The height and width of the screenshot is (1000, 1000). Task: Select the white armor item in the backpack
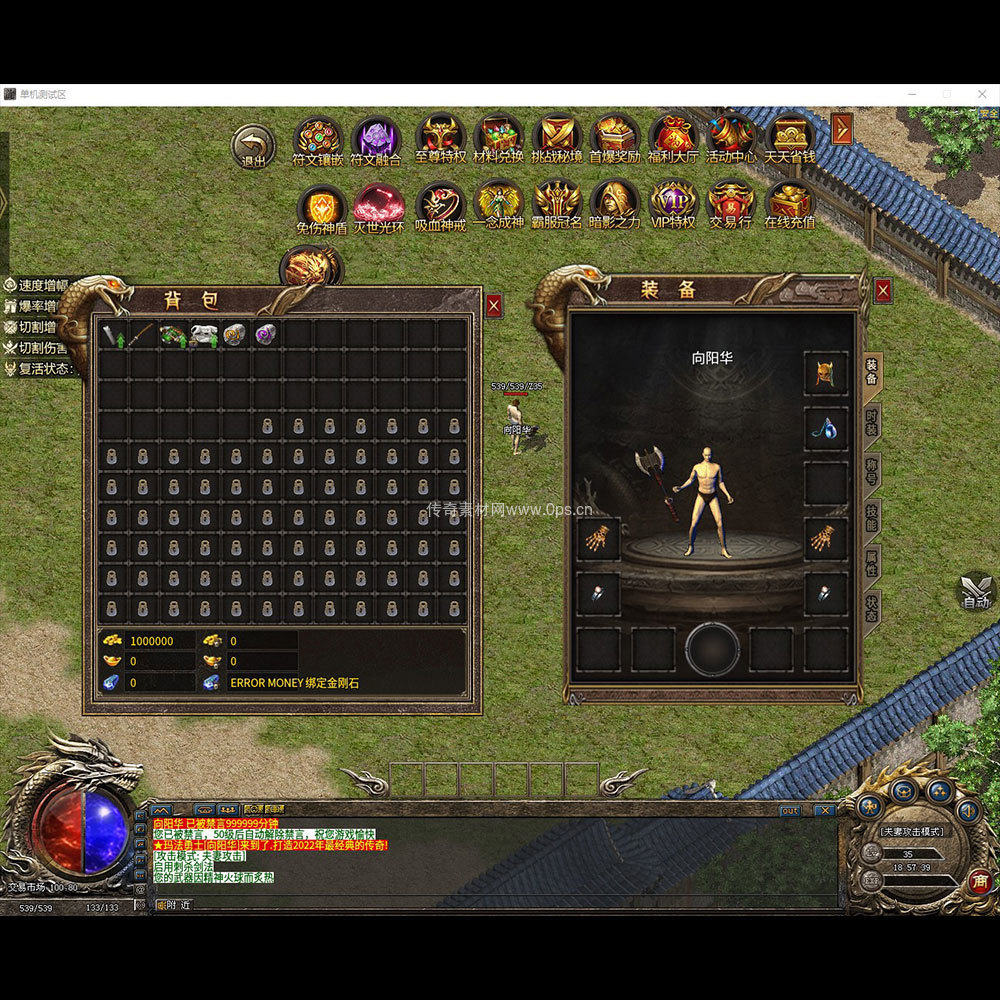click(204, 334)
